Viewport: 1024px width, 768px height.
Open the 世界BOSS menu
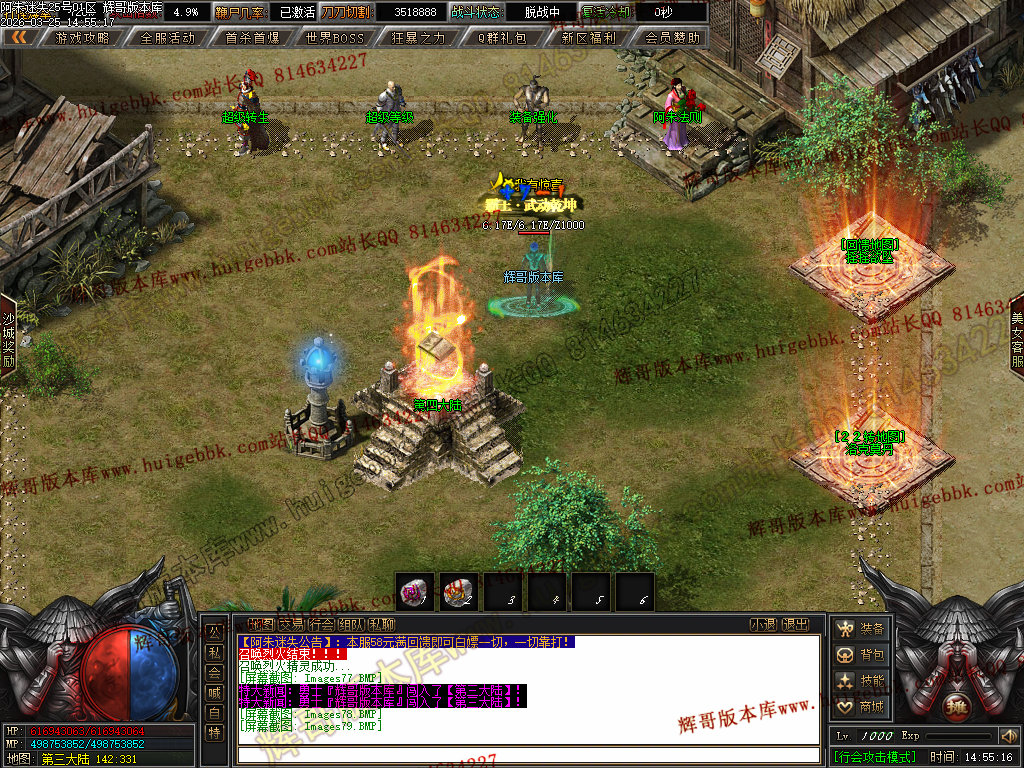point(335,38)
